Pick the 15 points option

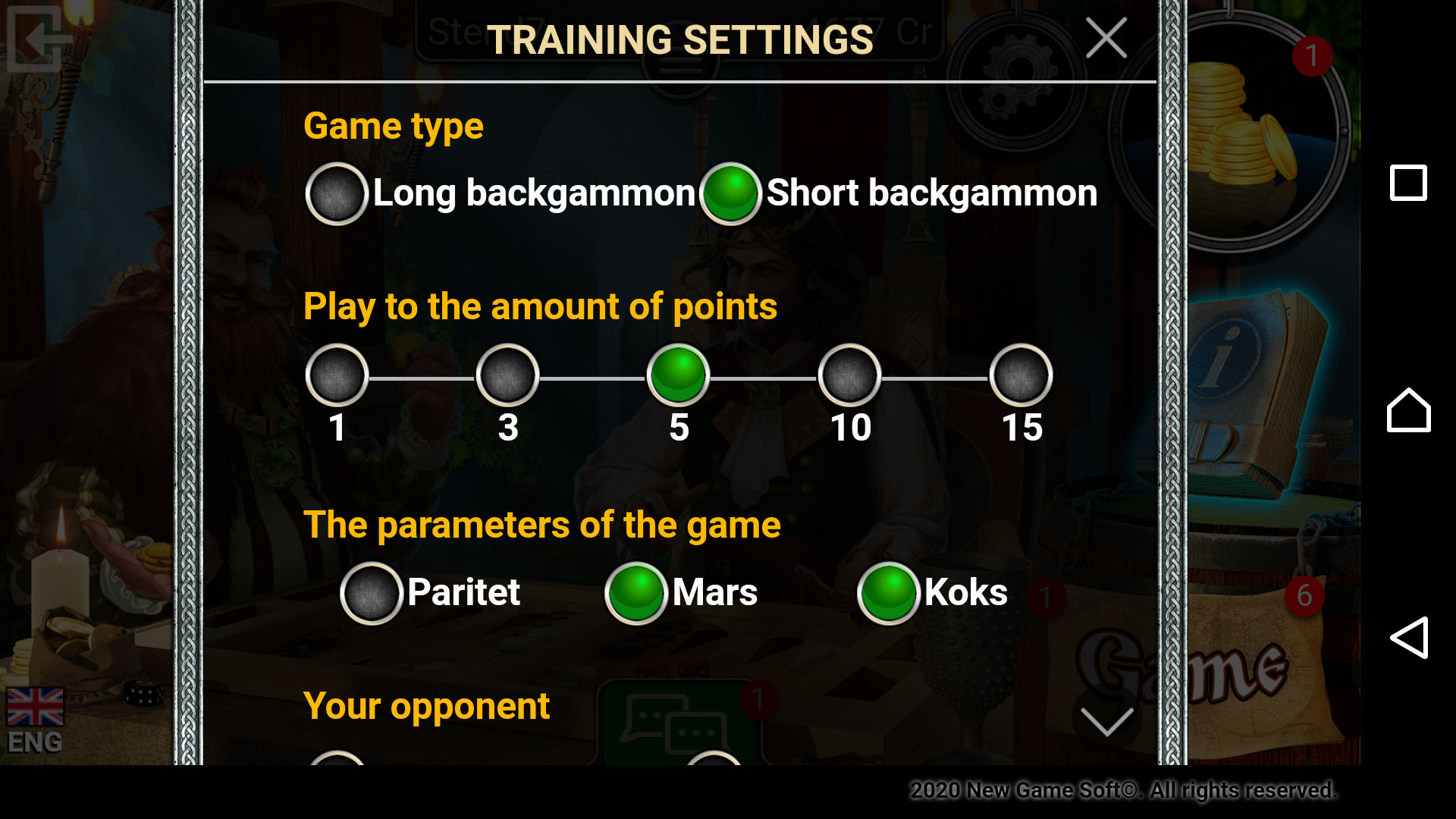pyautogui.click(x=1021, y=375)
